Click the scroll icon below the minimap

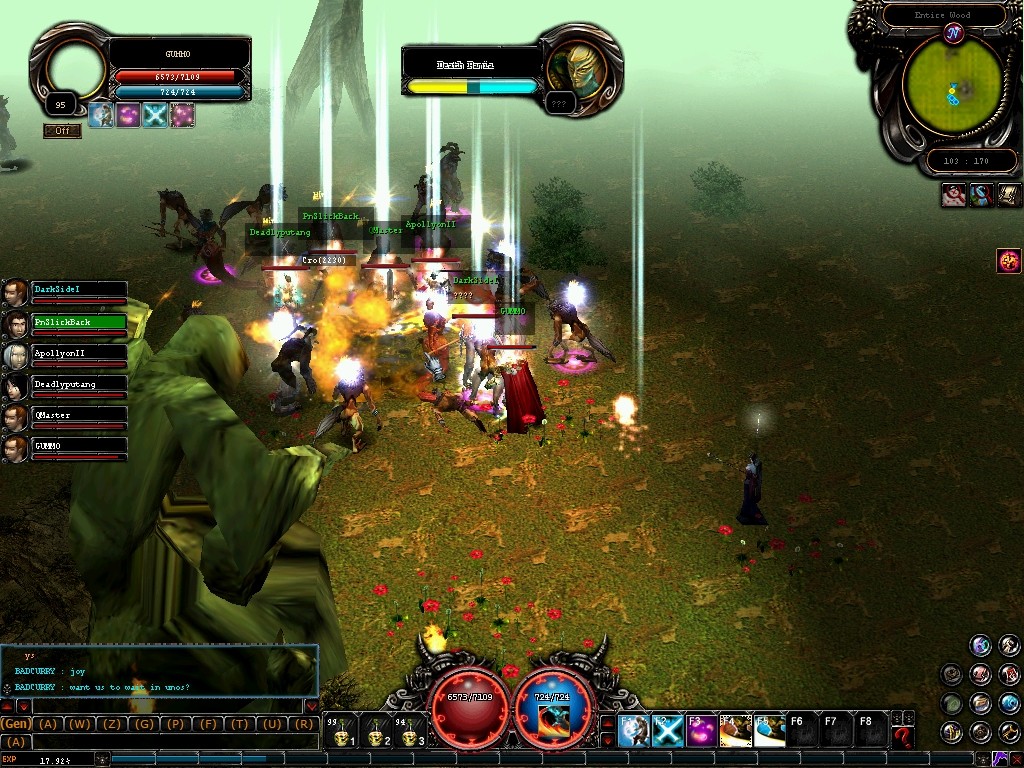(1008, 195)
